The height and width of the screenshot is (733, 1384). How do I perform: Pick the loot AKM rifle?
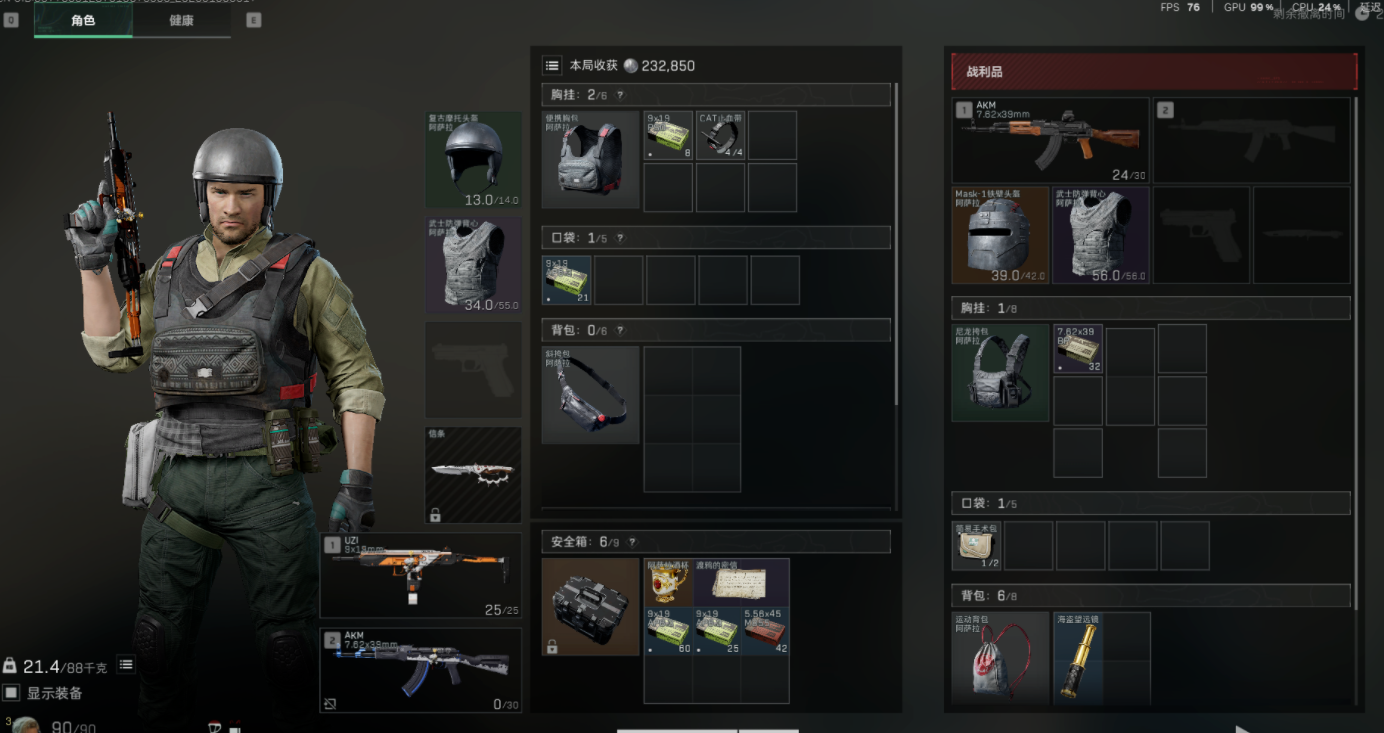coord(1050,140)
